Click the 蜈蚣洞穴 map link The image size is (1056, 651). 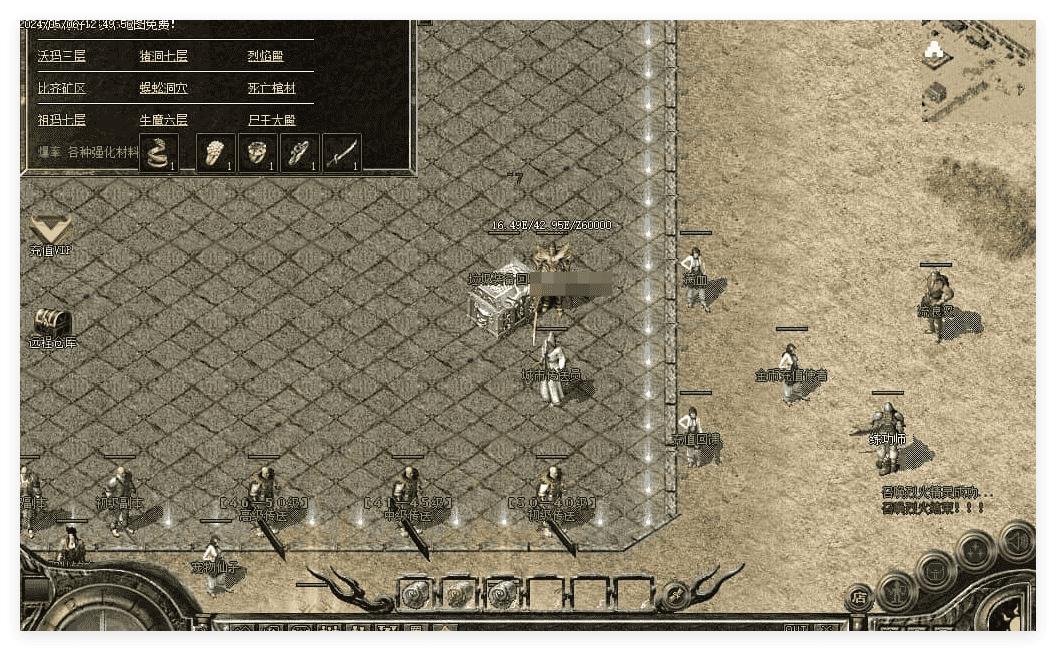coord(163,88)
